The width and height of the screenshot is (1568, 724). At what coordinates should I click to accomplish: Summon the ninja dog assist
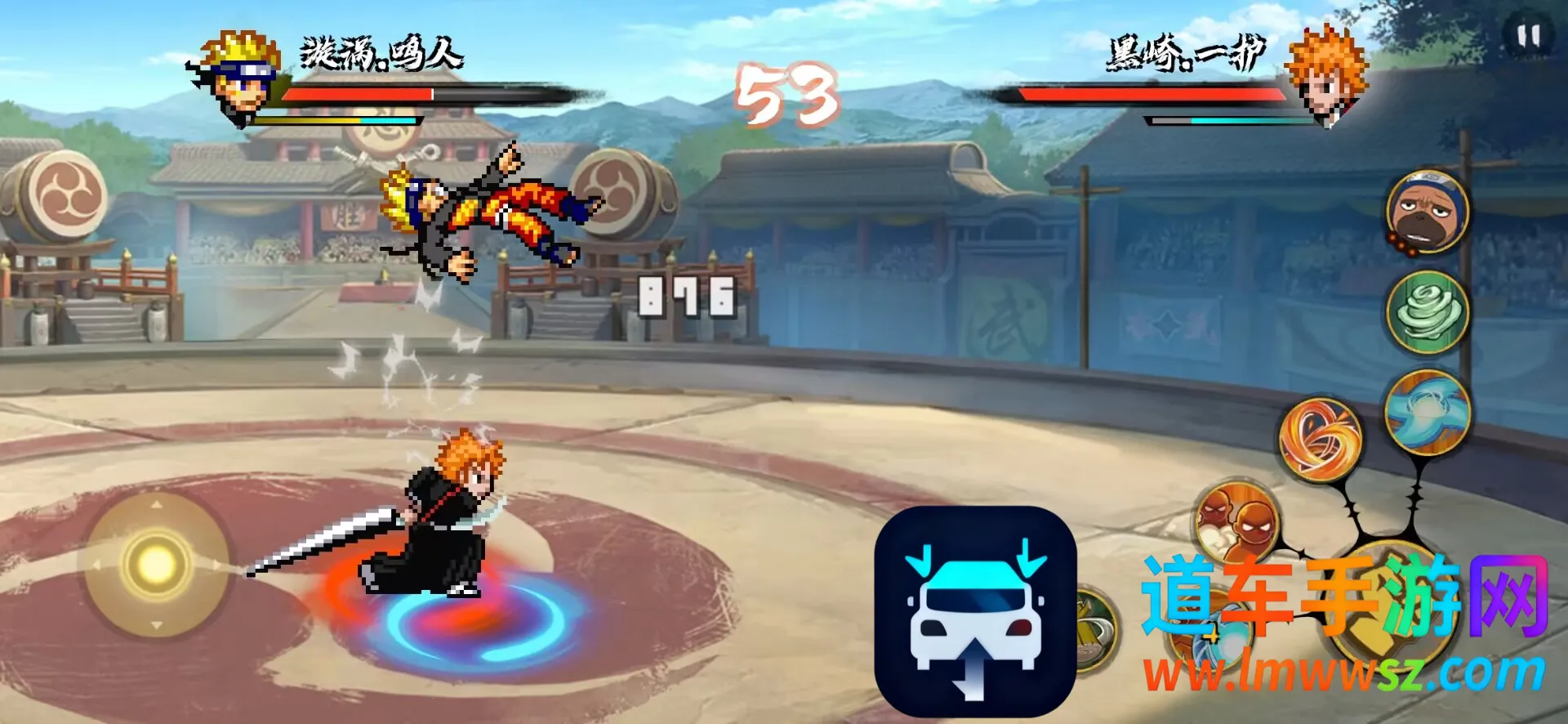(x=1427, y=211)
